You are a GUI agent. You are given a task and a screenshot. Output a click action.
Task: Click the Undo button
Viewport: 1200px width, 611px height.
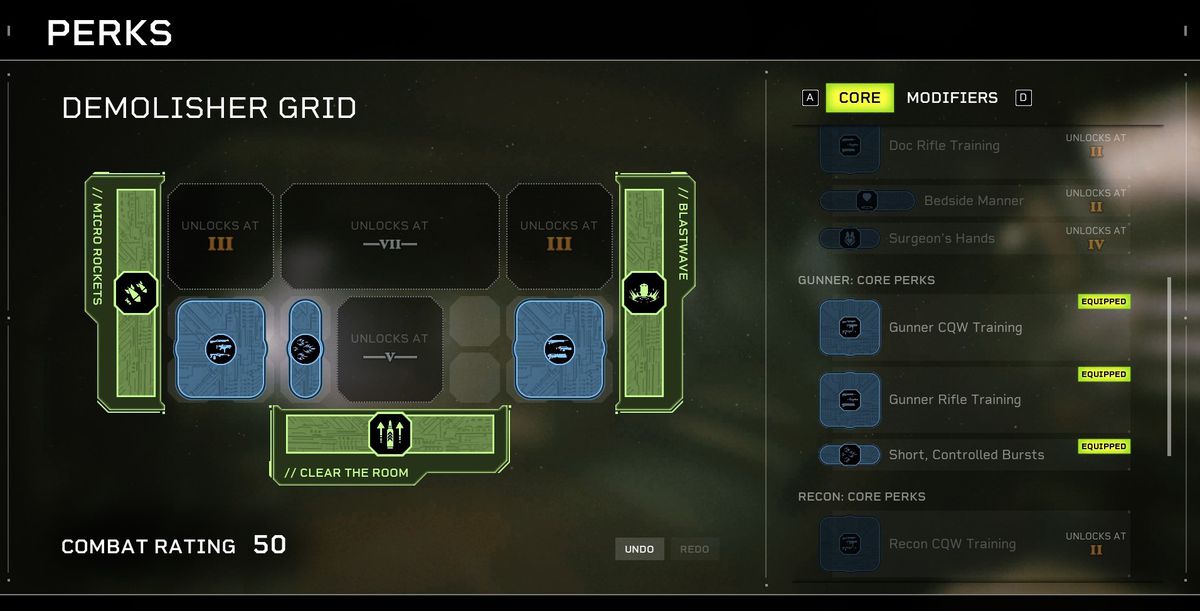(x=639, y=549)
